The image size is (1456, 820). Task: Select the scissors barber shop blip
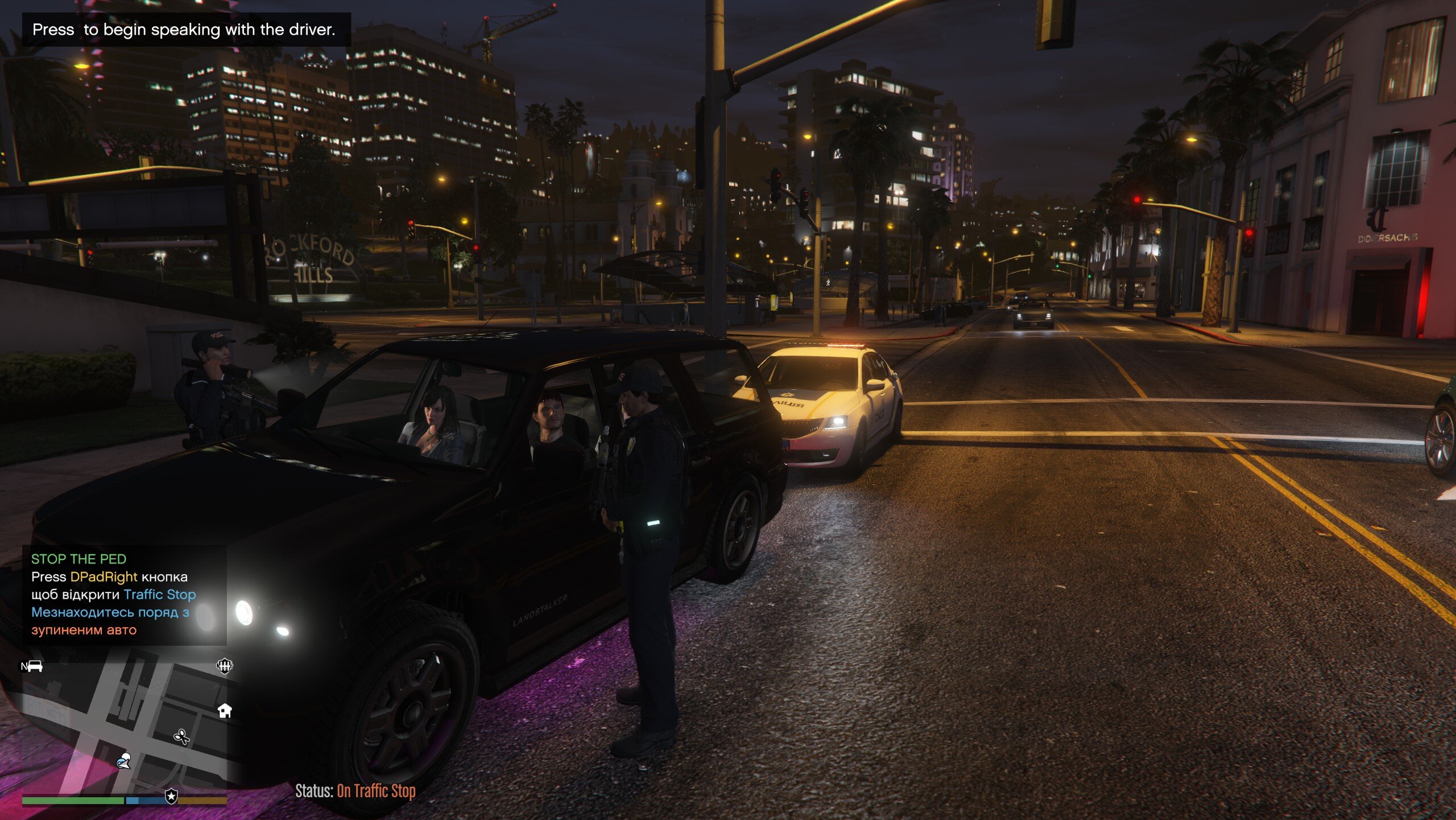pos(181,737)
